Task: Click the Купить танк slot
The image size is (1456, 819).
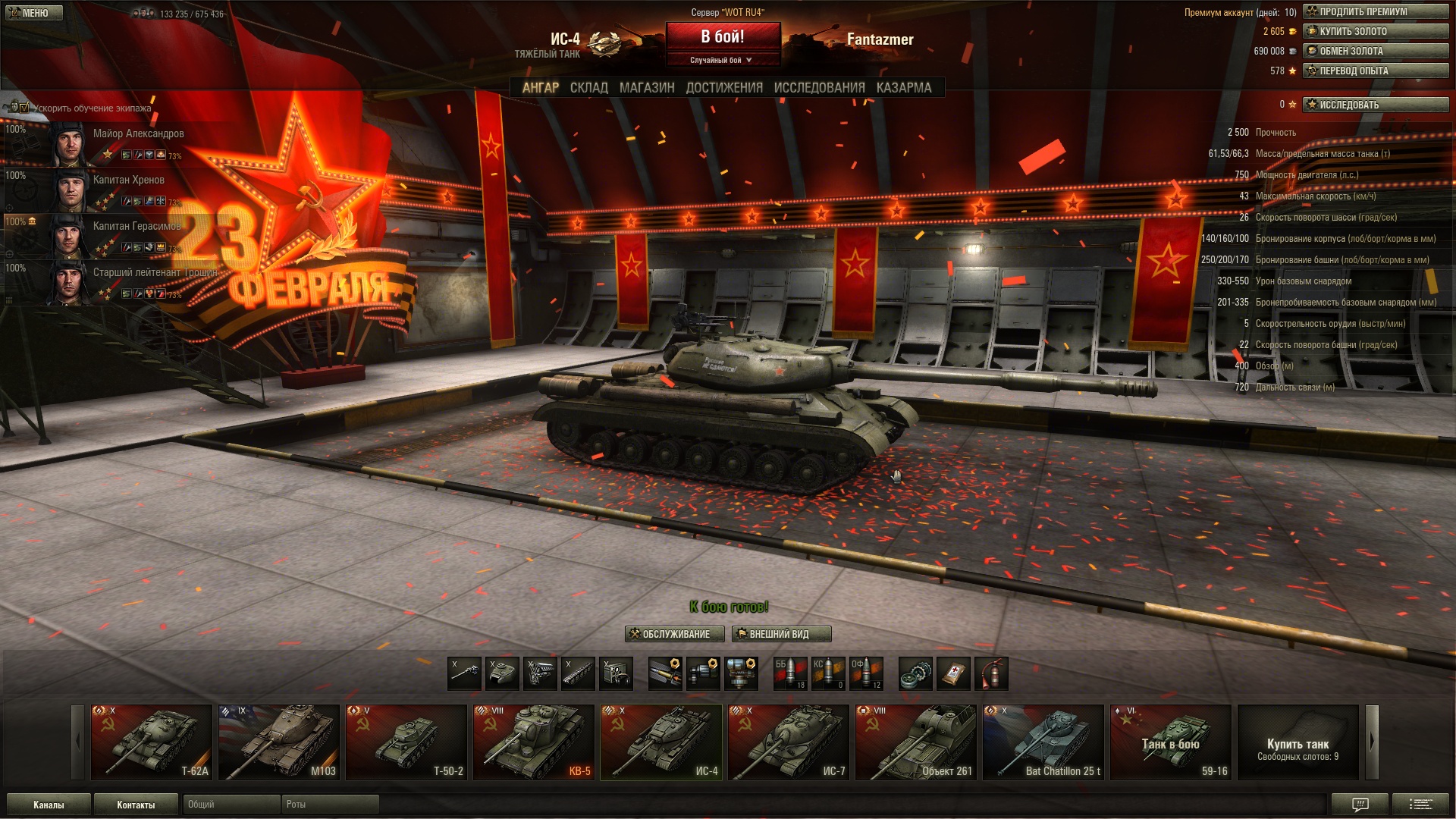Action: 1298,742
